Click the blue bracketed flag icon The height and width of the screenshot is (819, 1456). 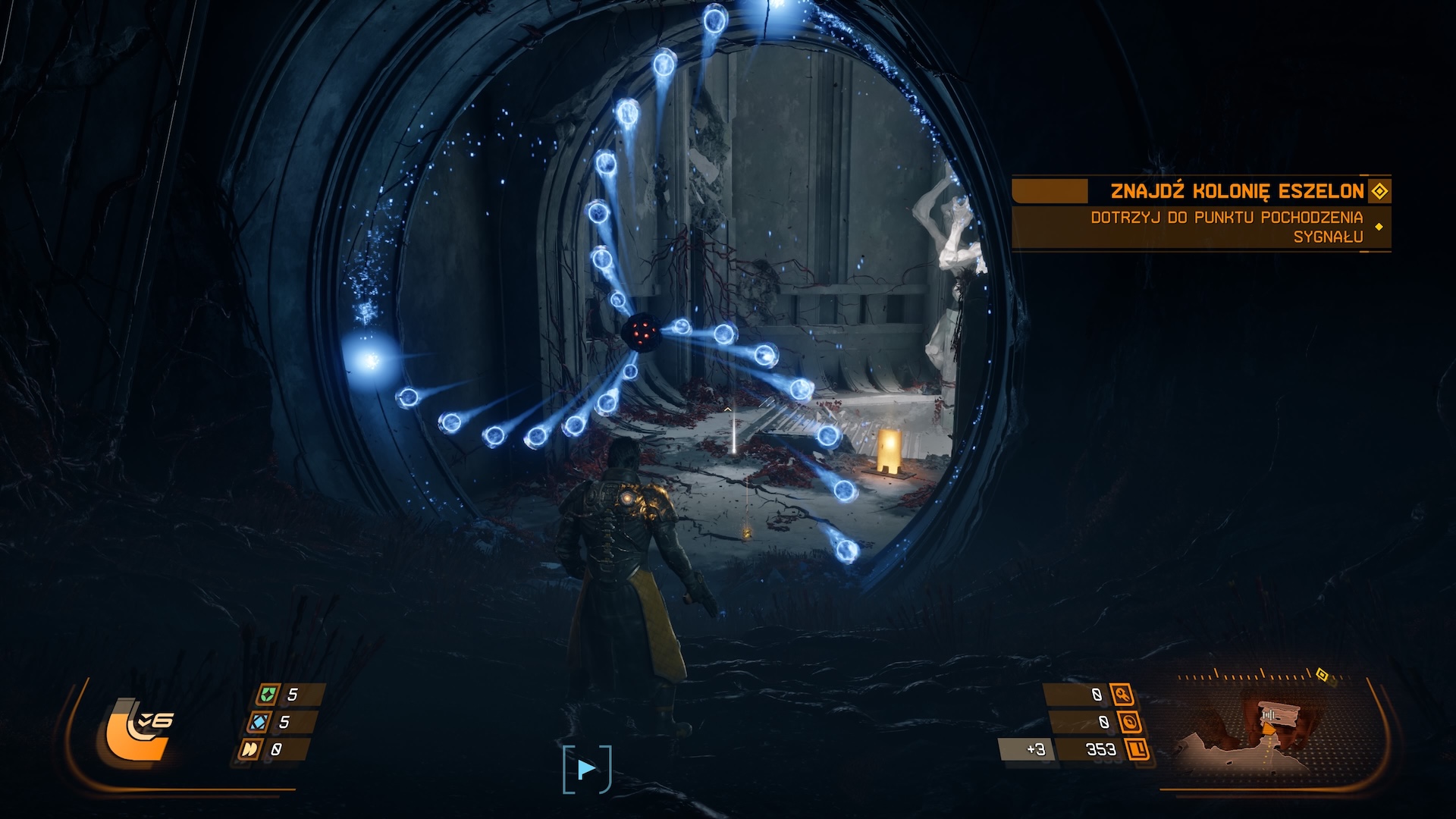(586, 770)
